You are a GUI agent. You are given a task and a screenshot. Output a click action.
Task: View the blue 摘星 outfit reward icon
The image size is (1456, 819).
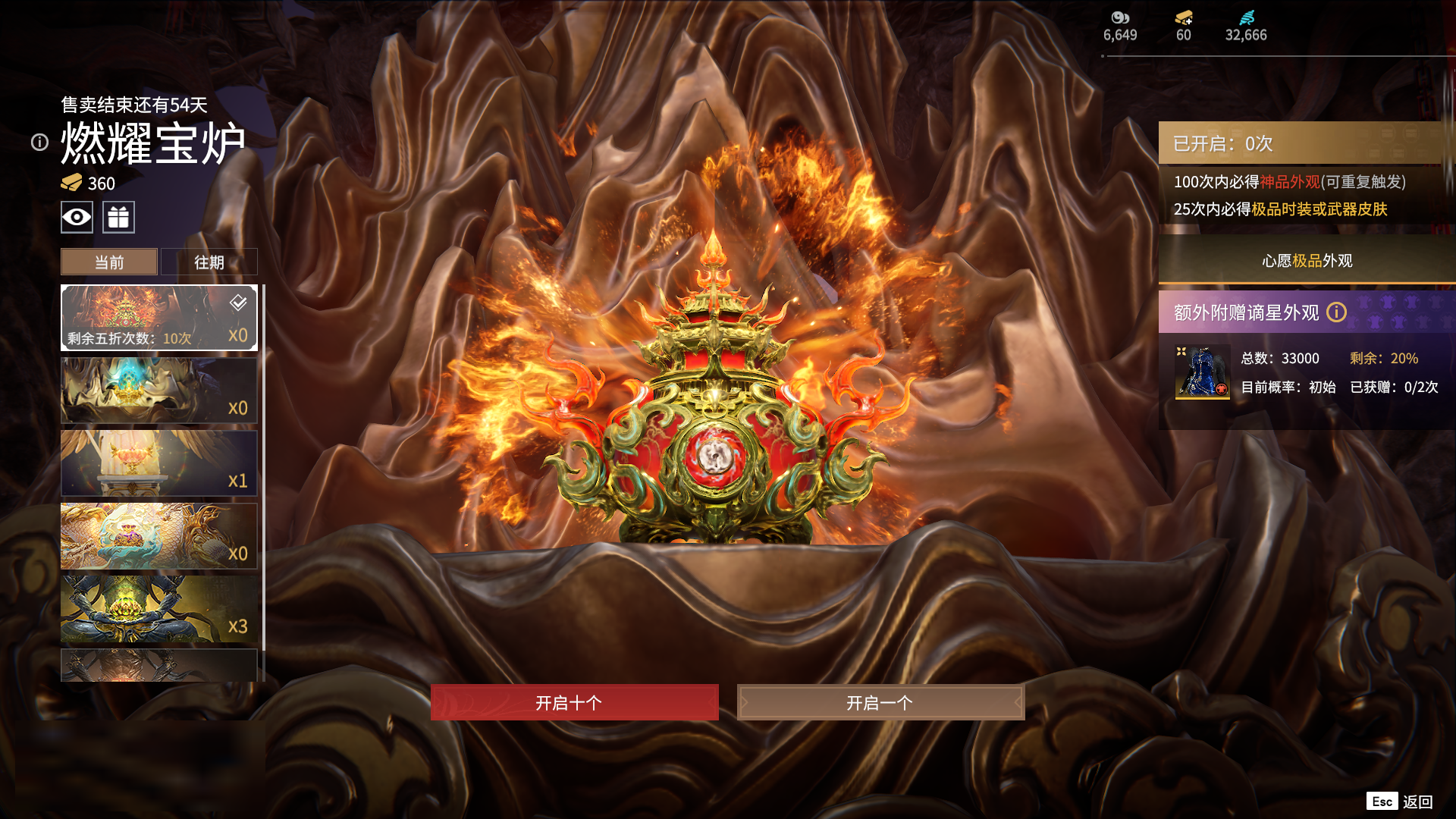1202,372
